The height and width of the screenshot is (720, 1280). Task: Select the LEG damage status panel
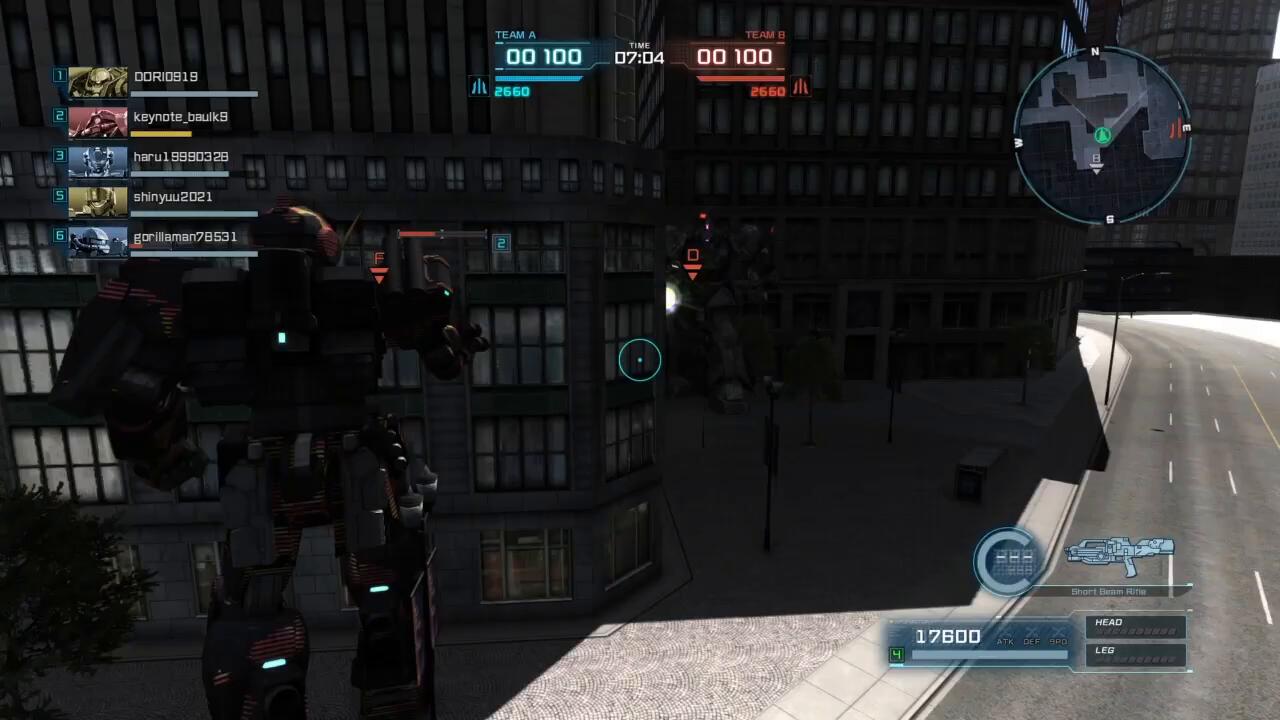[1135, 655]
